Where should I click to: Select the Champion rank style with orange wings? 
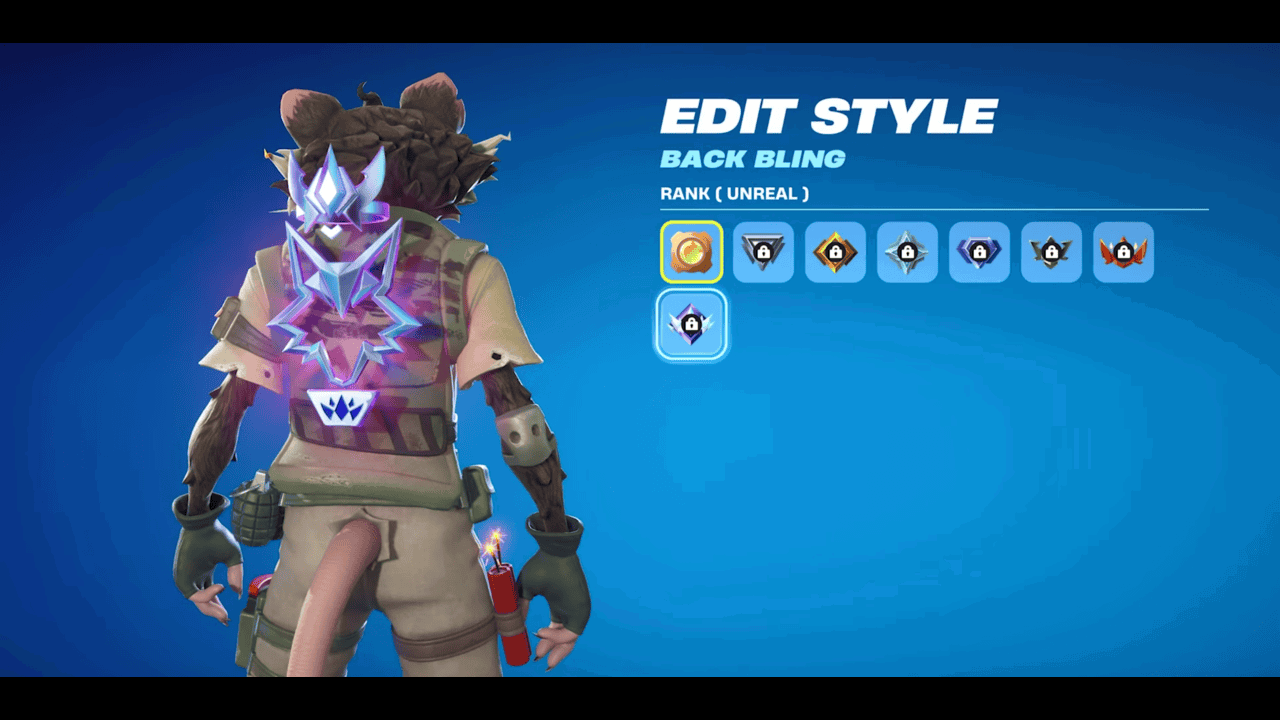[x=1123, y=252]
